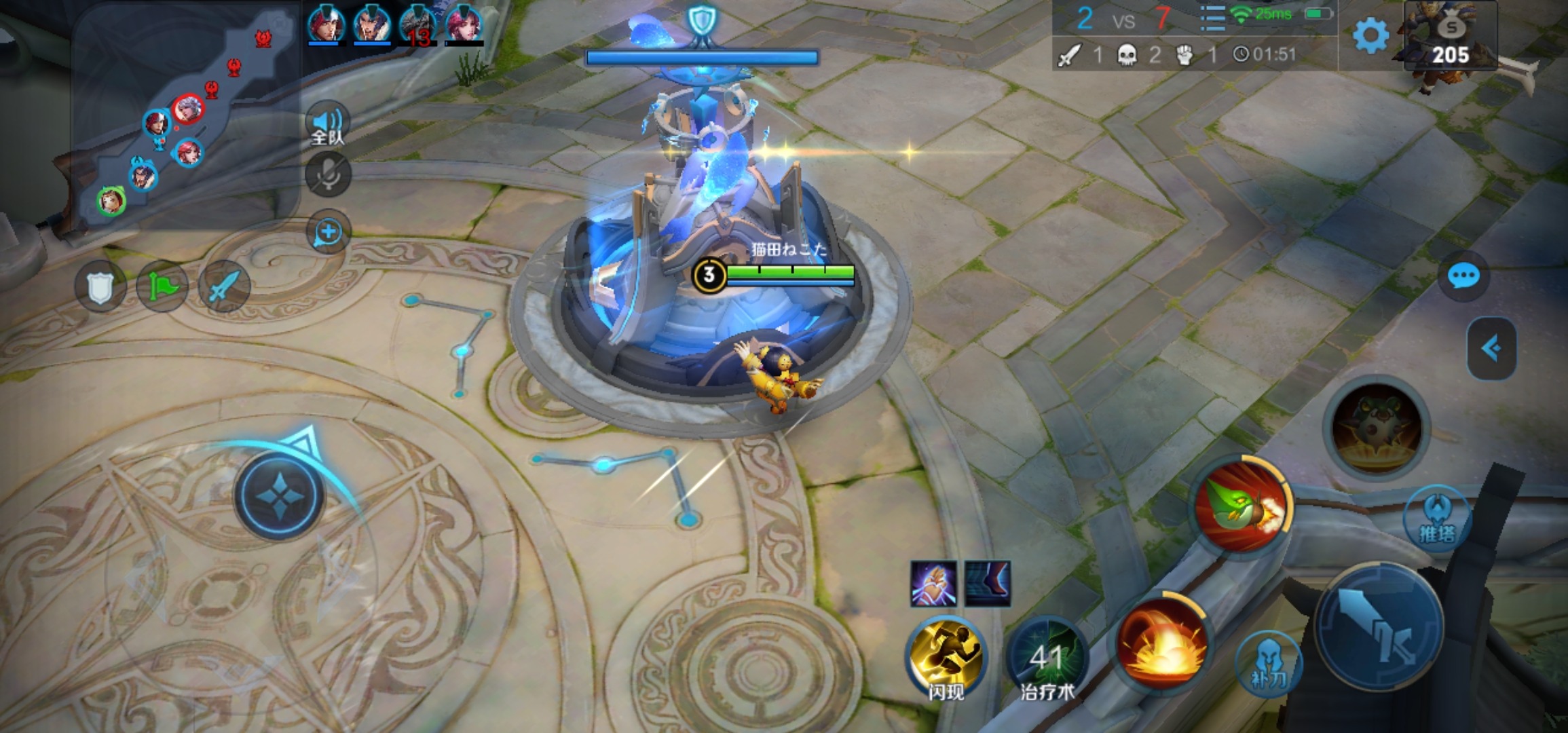The width and height of the screenshot is (1568, 733).
Task: Use the ultimate monster skill
Action: [1376, 428]
